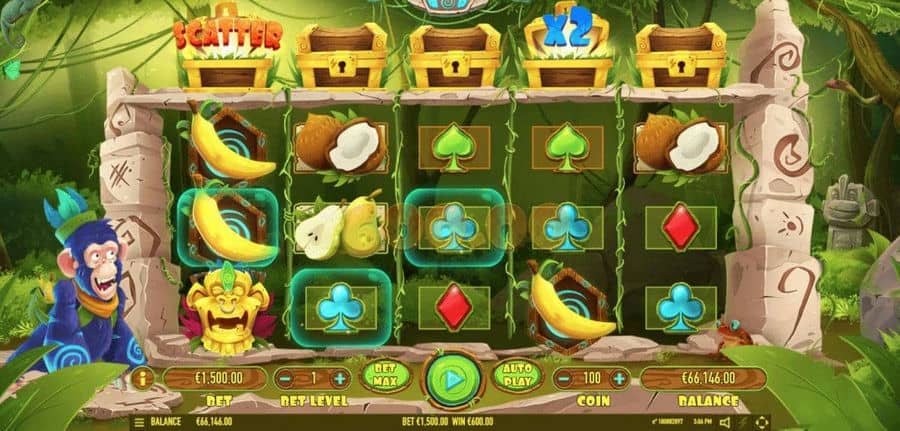Toggle sound with the speaker icon
Screen dimensions: 900x431
(x=724, y=422)
